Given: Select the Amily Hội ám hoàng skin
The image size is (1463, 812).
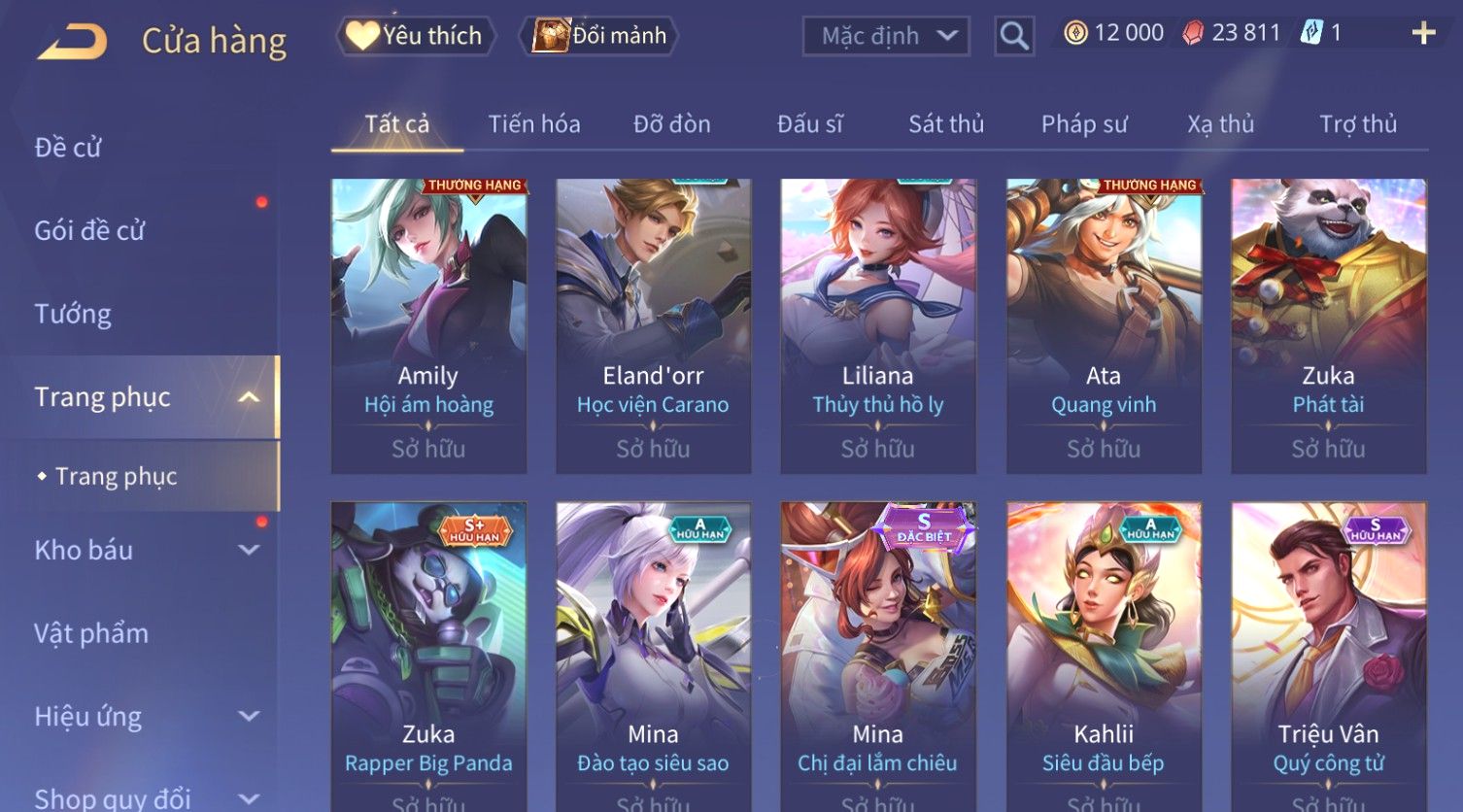Looking at the screenshot, I should [428, 325].
